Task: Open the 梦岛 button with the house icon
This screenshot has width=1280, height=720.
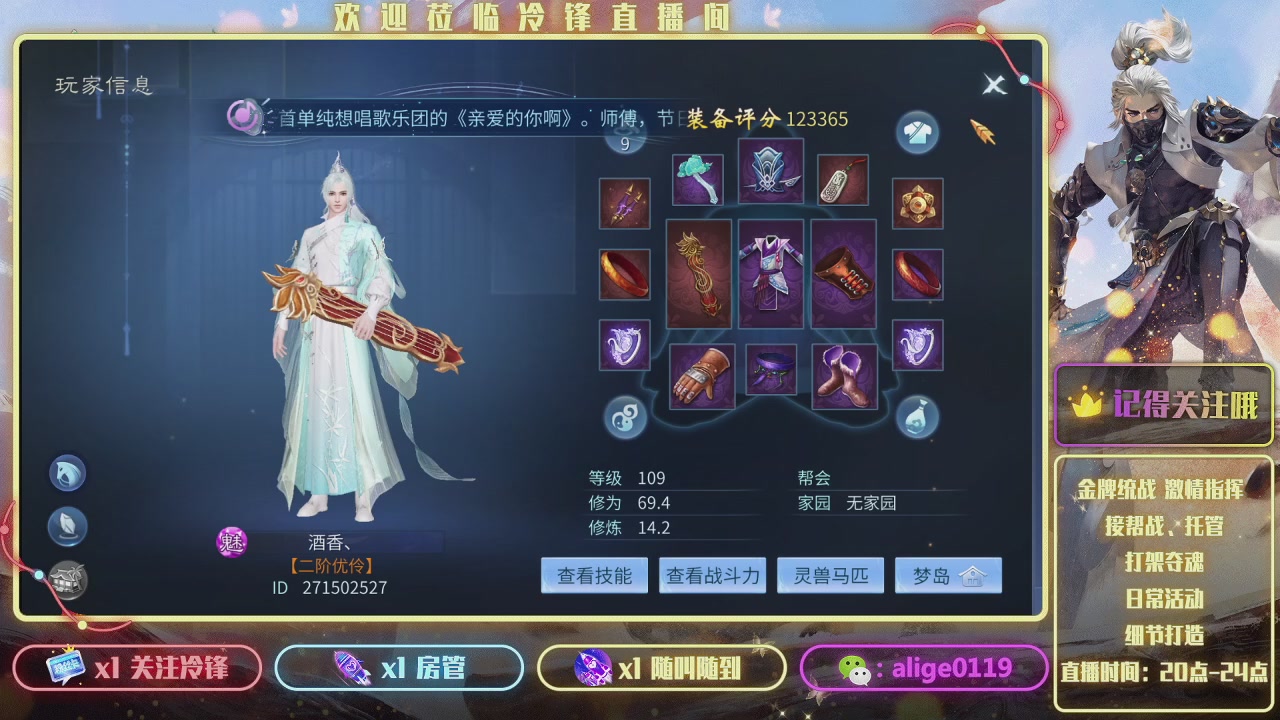Action: point(948,575)
